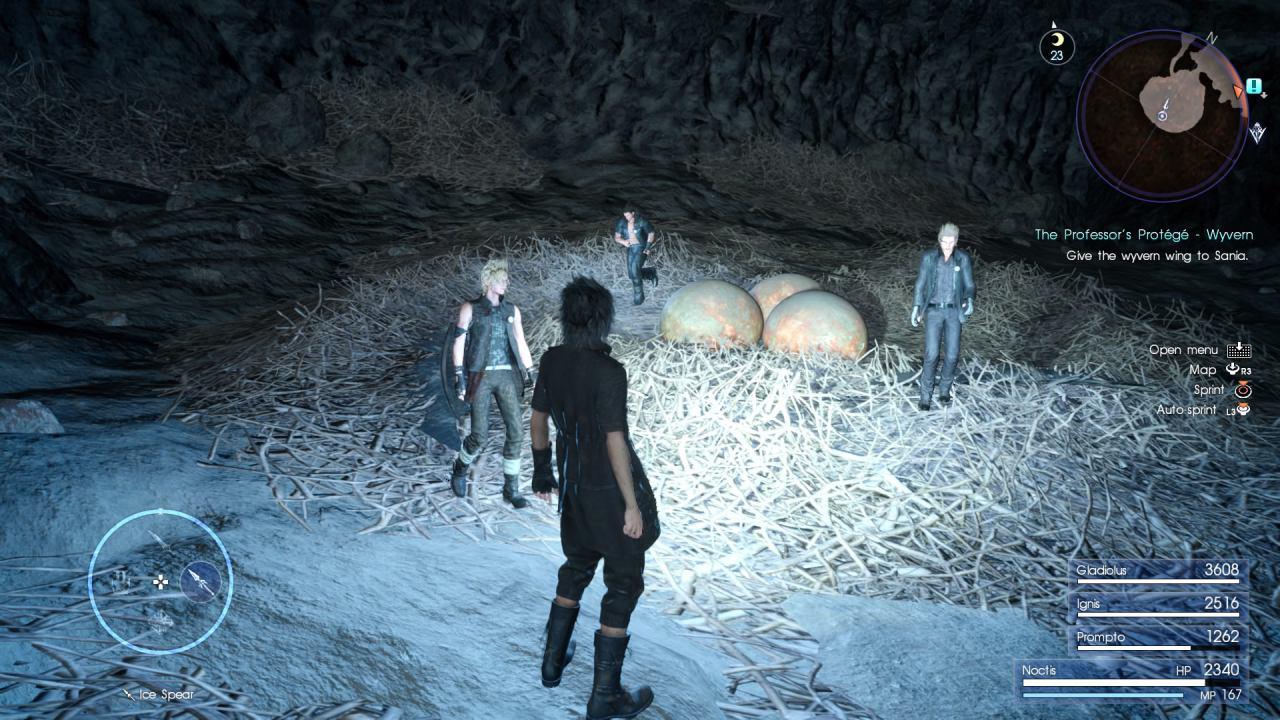Click the orange objective arrow on minimap edge
The height and width of the screenshot is (720, 1280).
coord(1238,90)
